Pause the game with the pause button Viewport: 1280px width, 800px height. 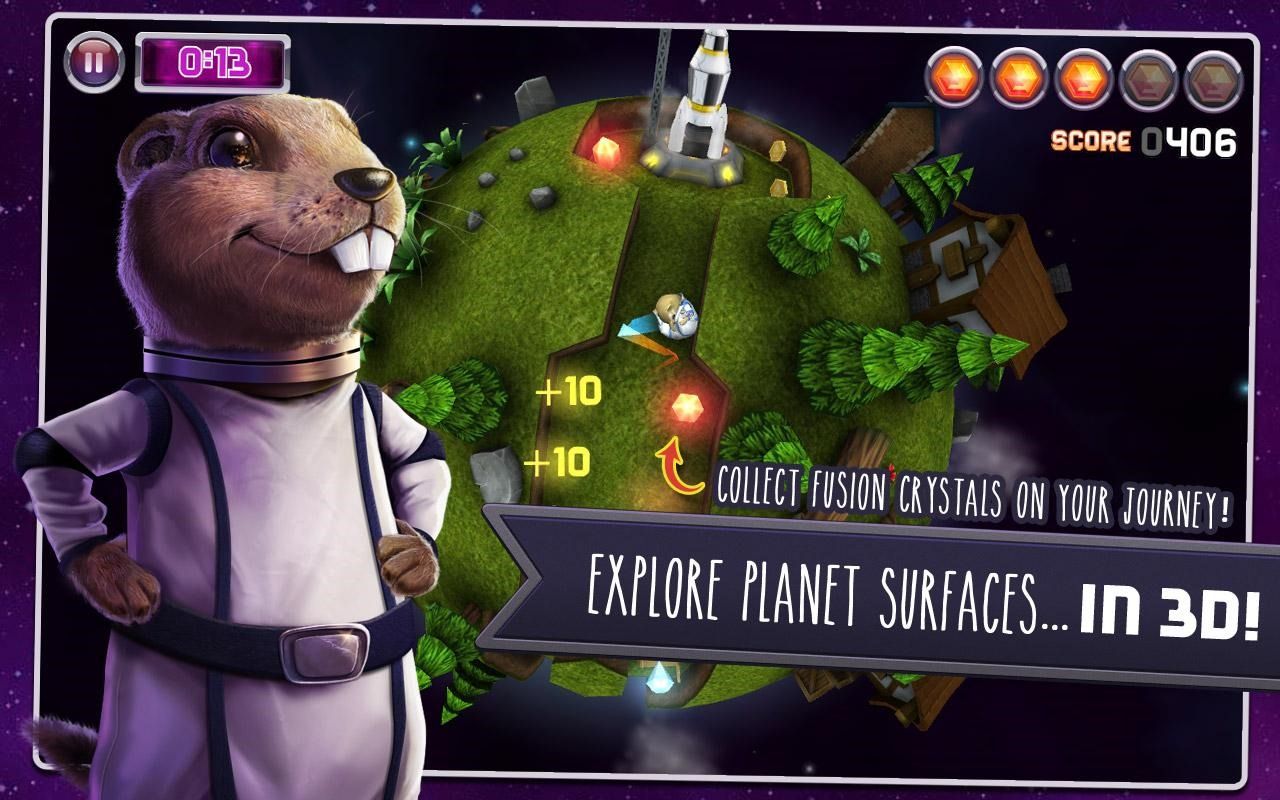pos(93,60)
